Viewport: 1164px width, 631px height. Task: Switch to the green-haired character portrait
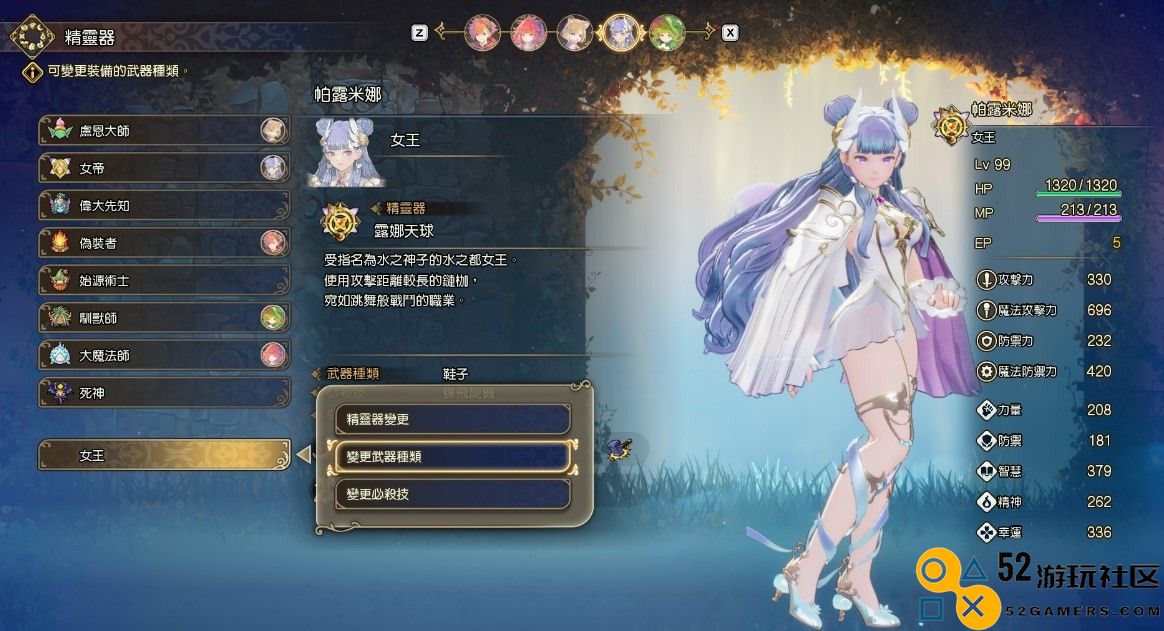pos(667,33)
